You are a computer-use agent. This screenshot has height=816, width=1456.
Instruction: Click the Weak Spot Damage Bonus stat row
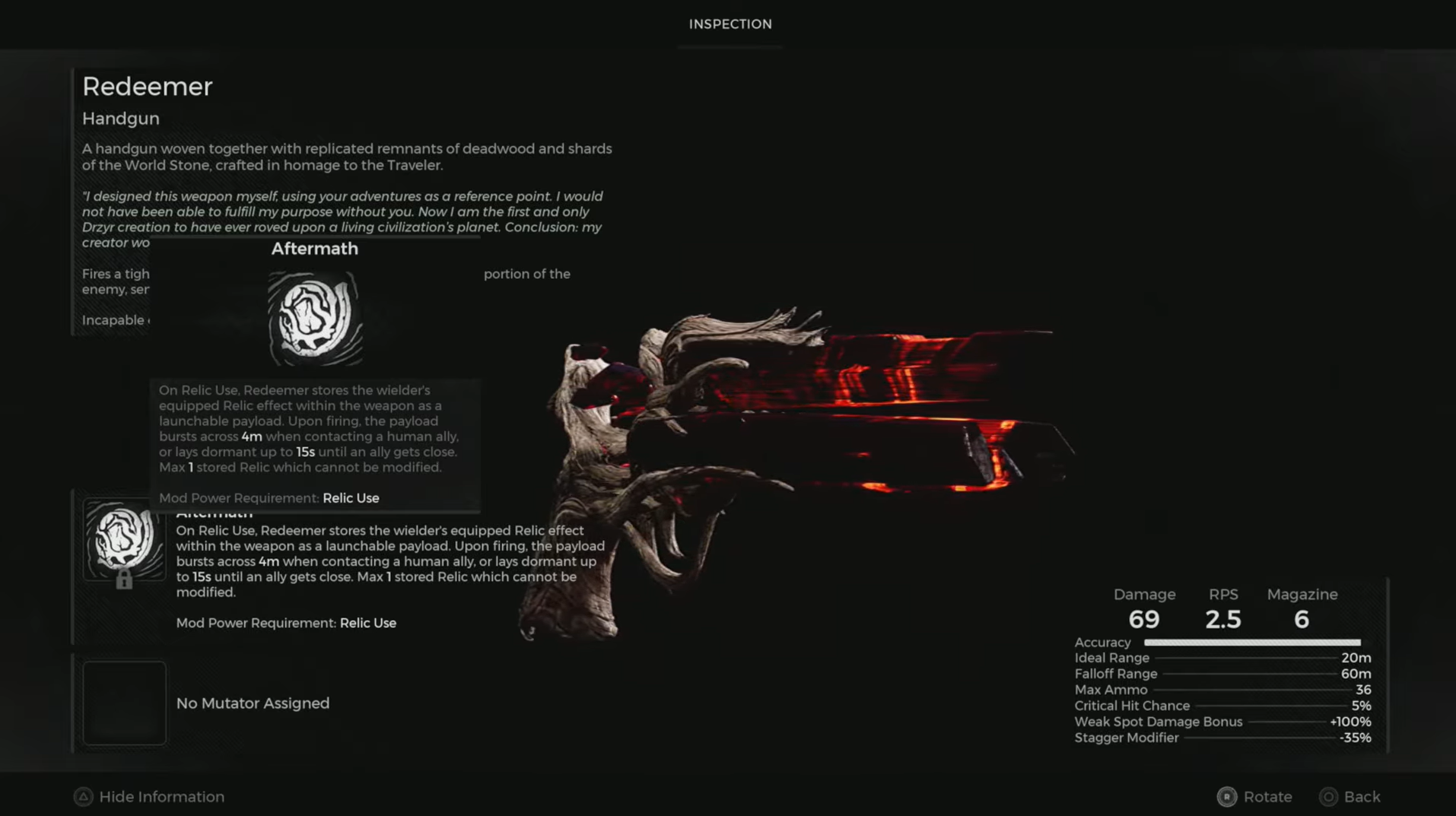click(x=1158, y=722)
